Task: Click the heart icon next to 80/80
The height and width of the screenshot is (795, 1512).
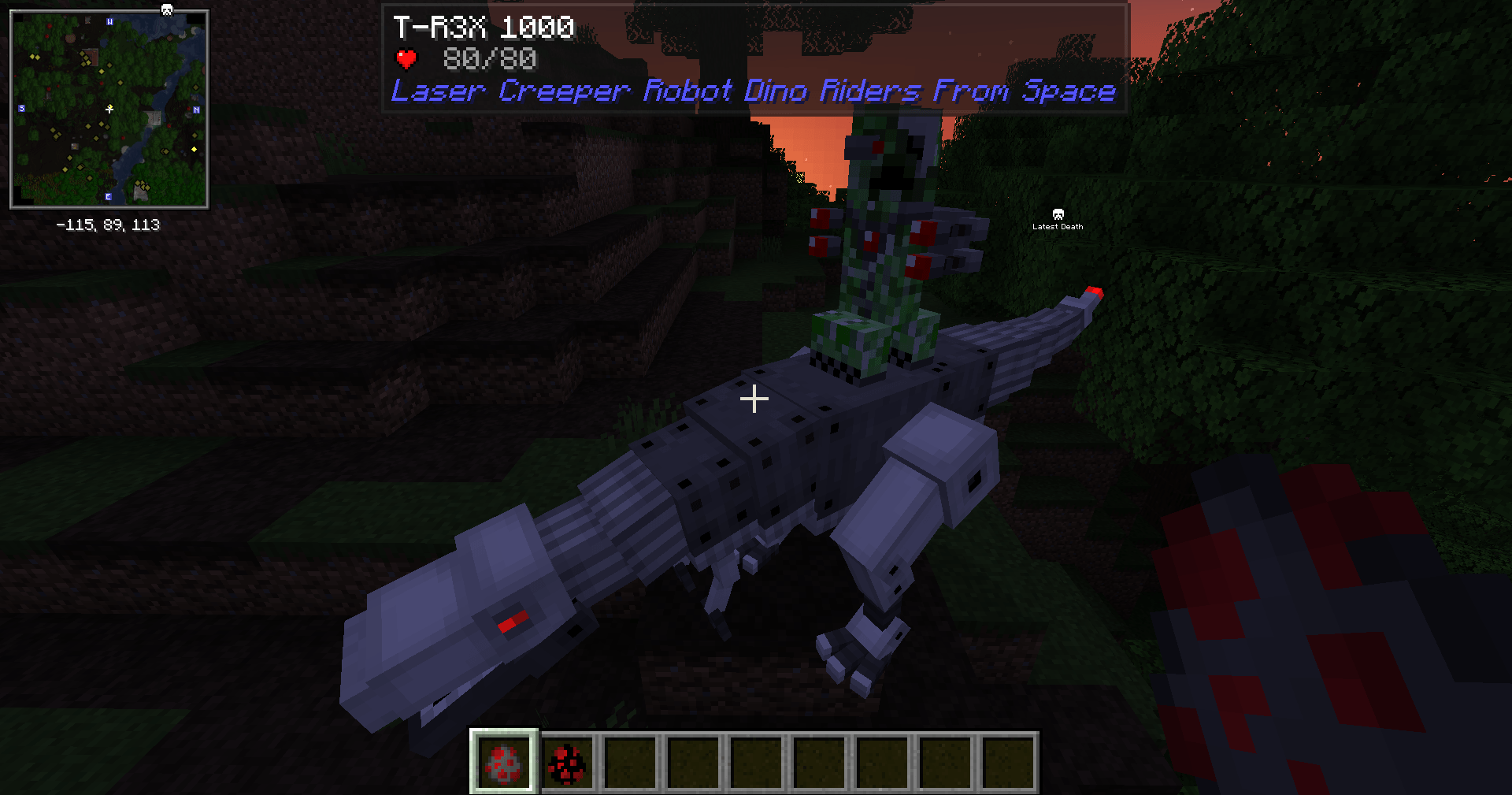Action: click(x=406, y=58)
